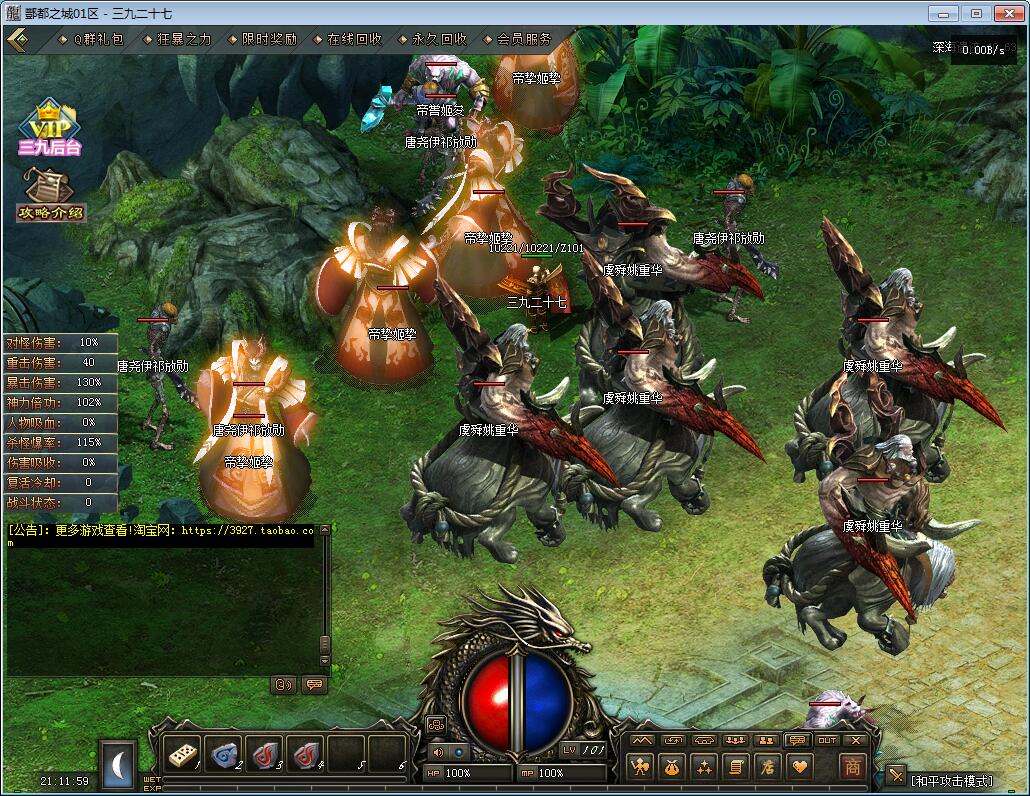The width and height of the screenshot is (1030, 796).
Task: Click the OUT logout button
Action: tap(827, 741)
